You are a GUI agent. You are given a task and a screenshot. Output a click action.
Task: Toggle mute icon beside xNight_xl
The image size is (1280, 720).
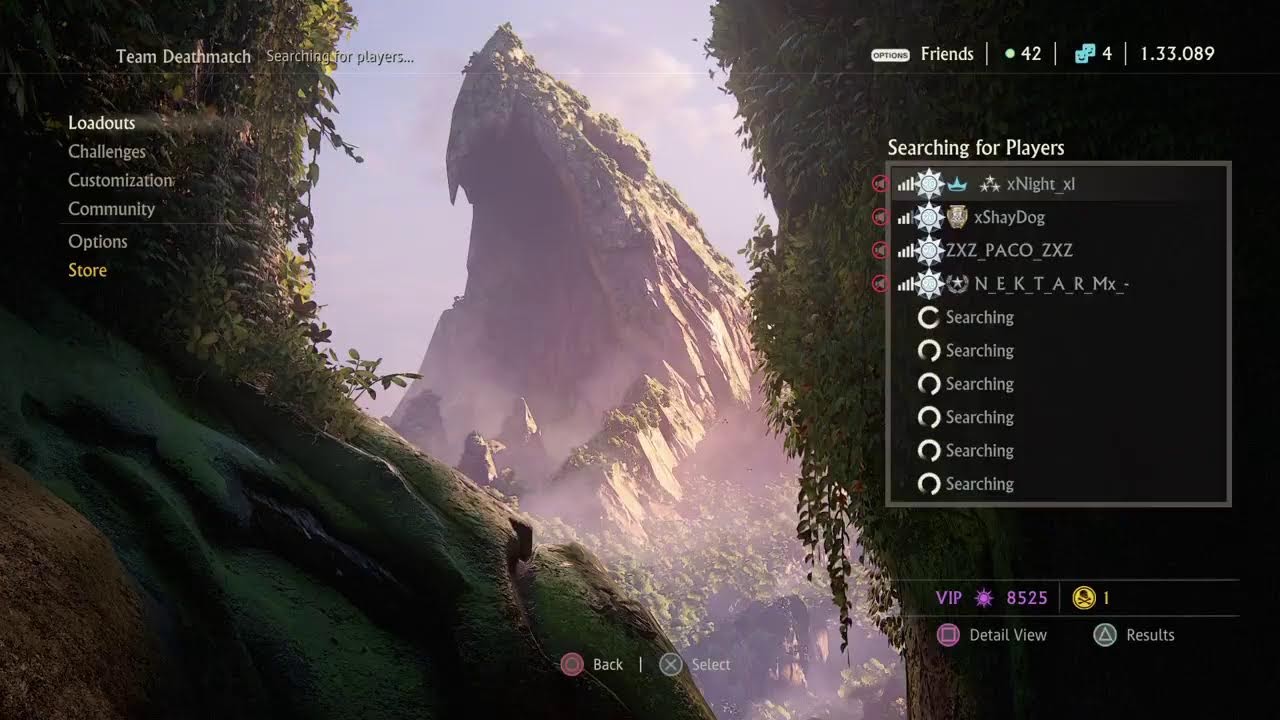[x=880, y=184]
